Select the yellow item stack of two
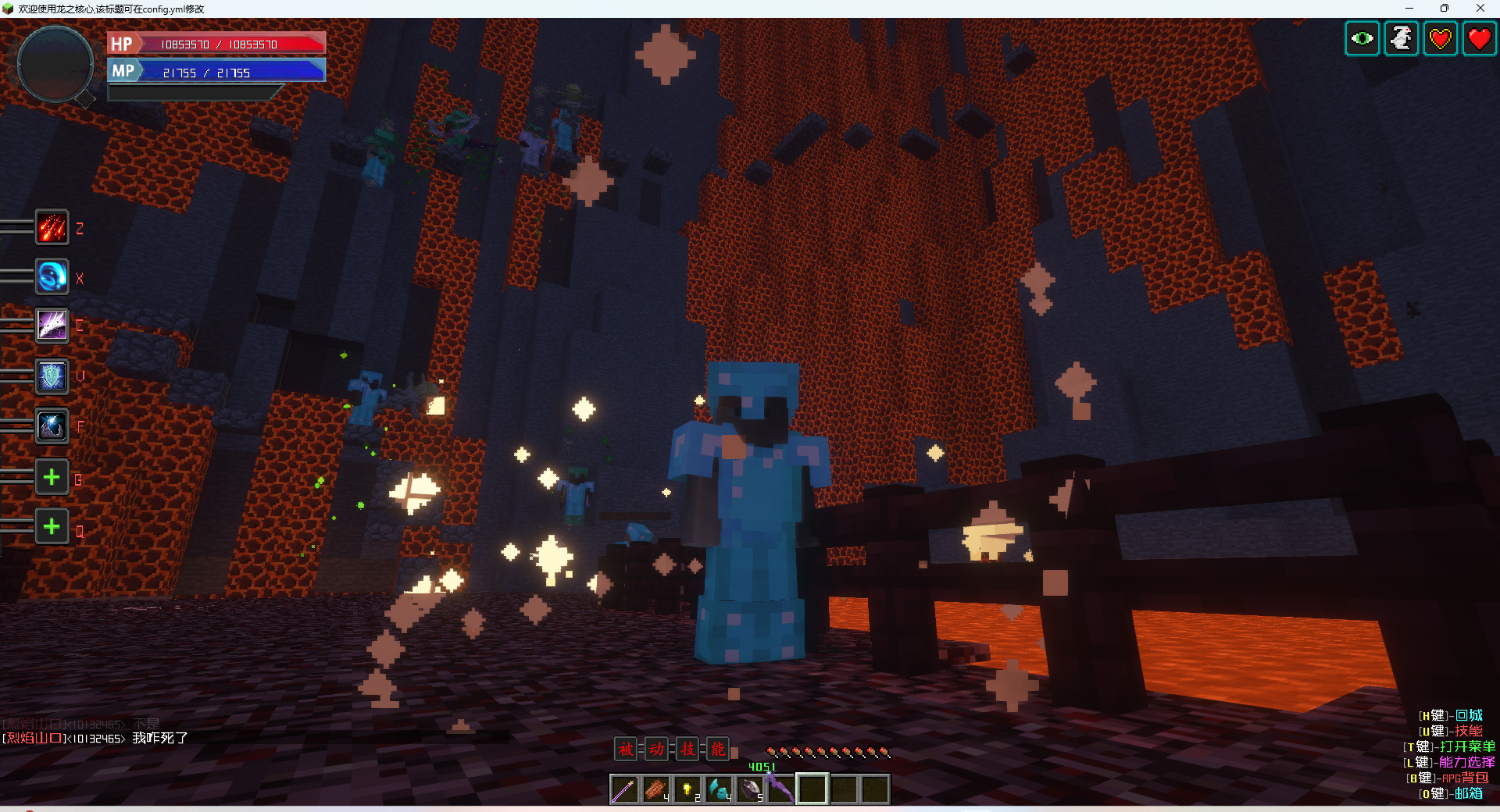 [687, 789]
